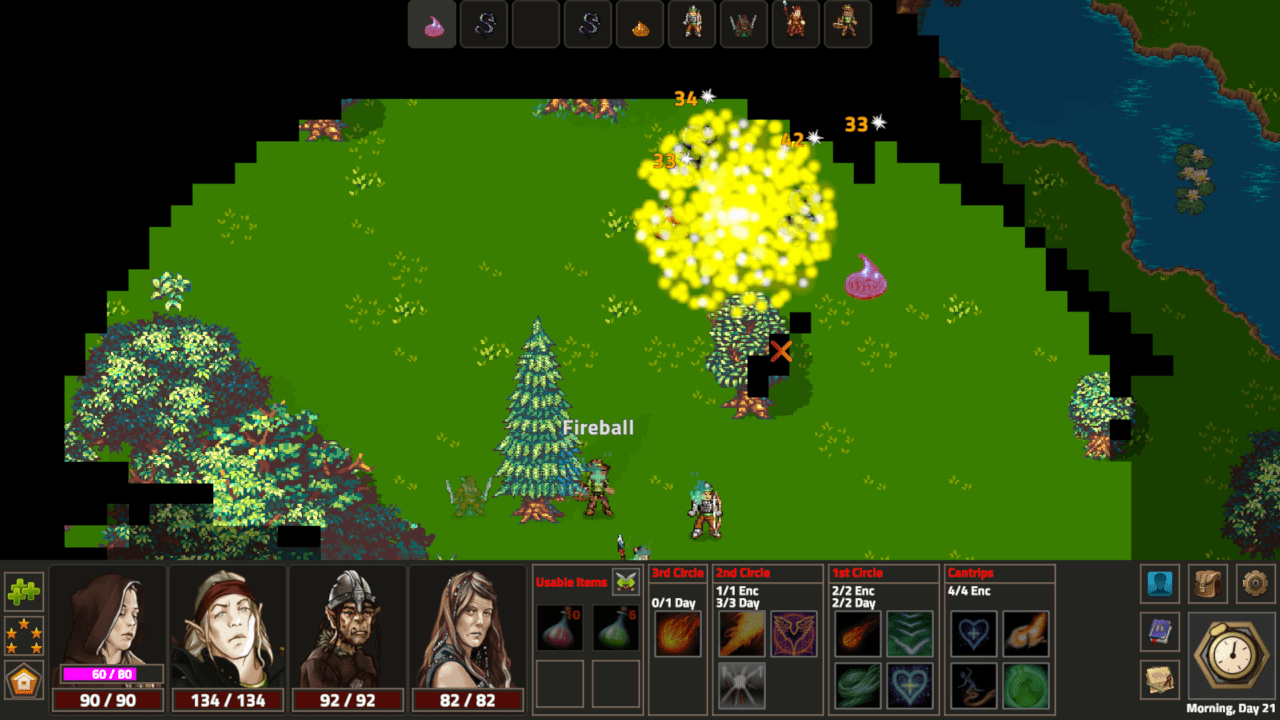
Task: Use the pink potion with 10 charges
Action: 559,630
